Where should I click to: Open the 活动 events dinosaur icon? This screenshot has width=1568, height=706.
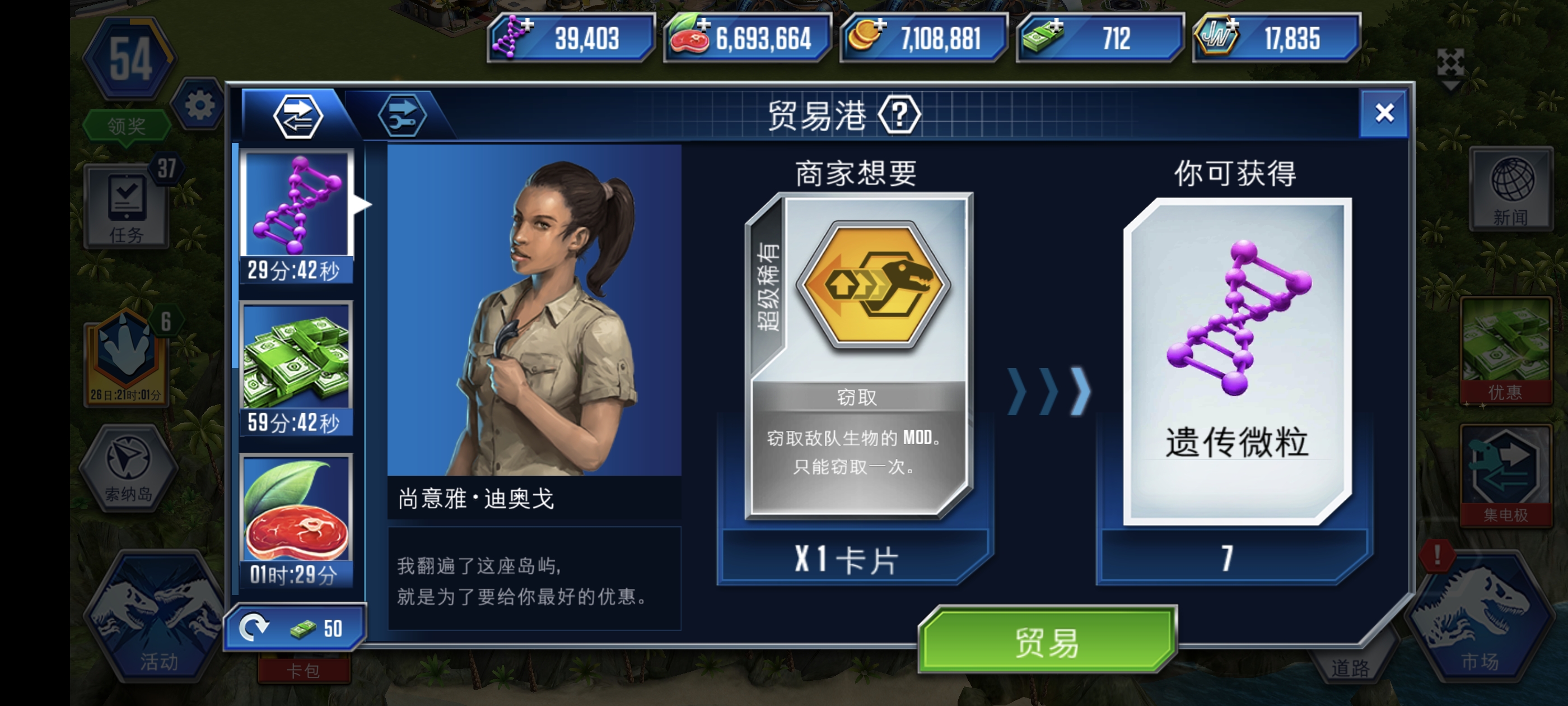(x=155, y=615)
